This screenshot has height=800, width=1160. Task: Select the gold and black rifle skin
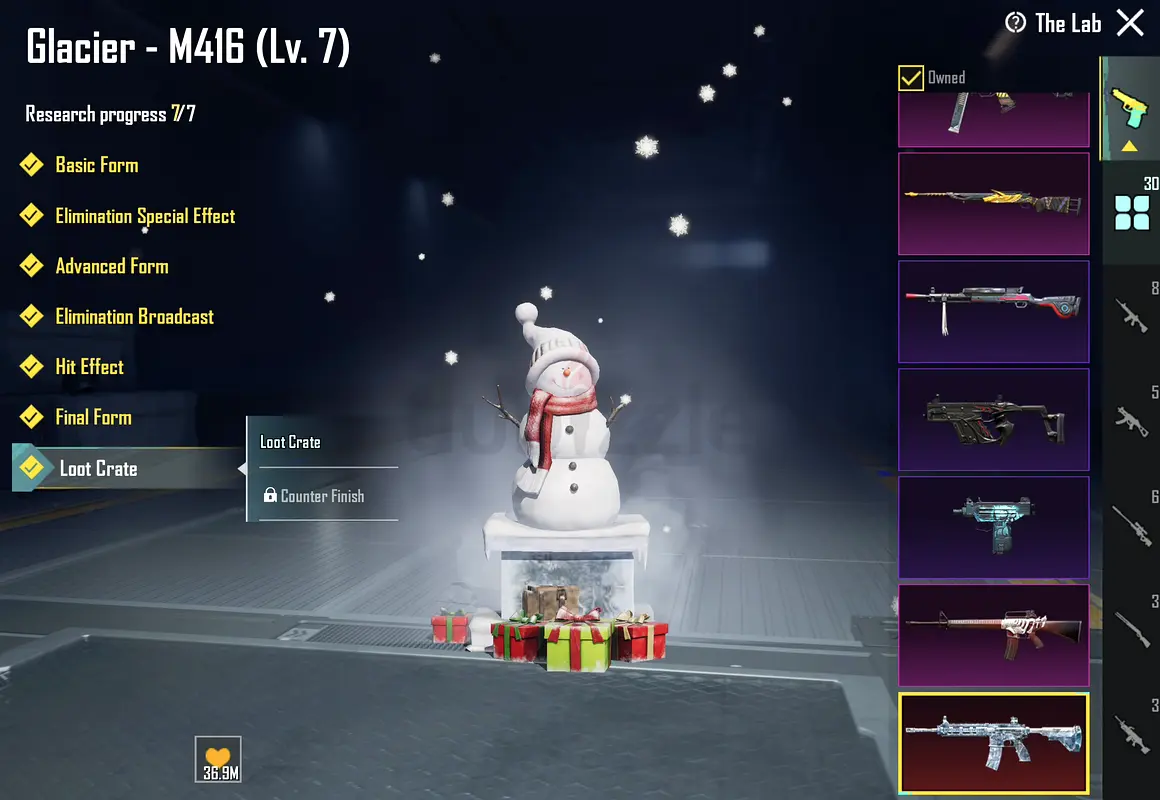point(993,203)
